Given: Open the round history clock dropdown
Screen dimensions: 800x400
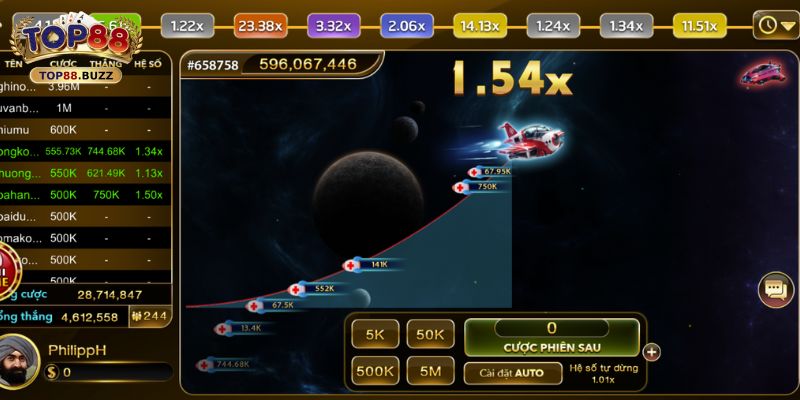Looking at the screenshot, I should click(774, 24).
